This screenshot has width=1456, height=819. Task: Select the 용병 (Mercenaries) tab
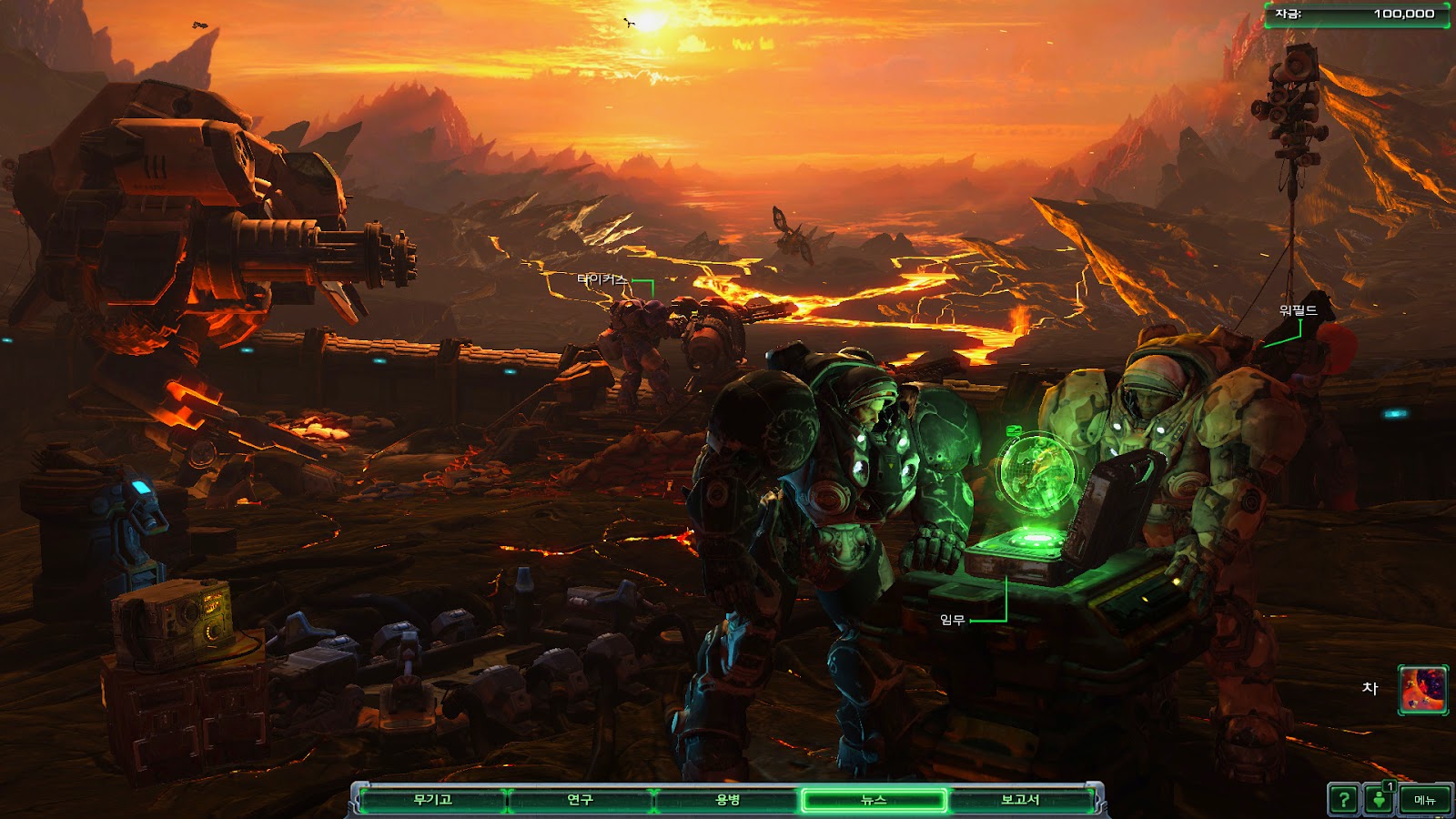[x=727, y=800]
